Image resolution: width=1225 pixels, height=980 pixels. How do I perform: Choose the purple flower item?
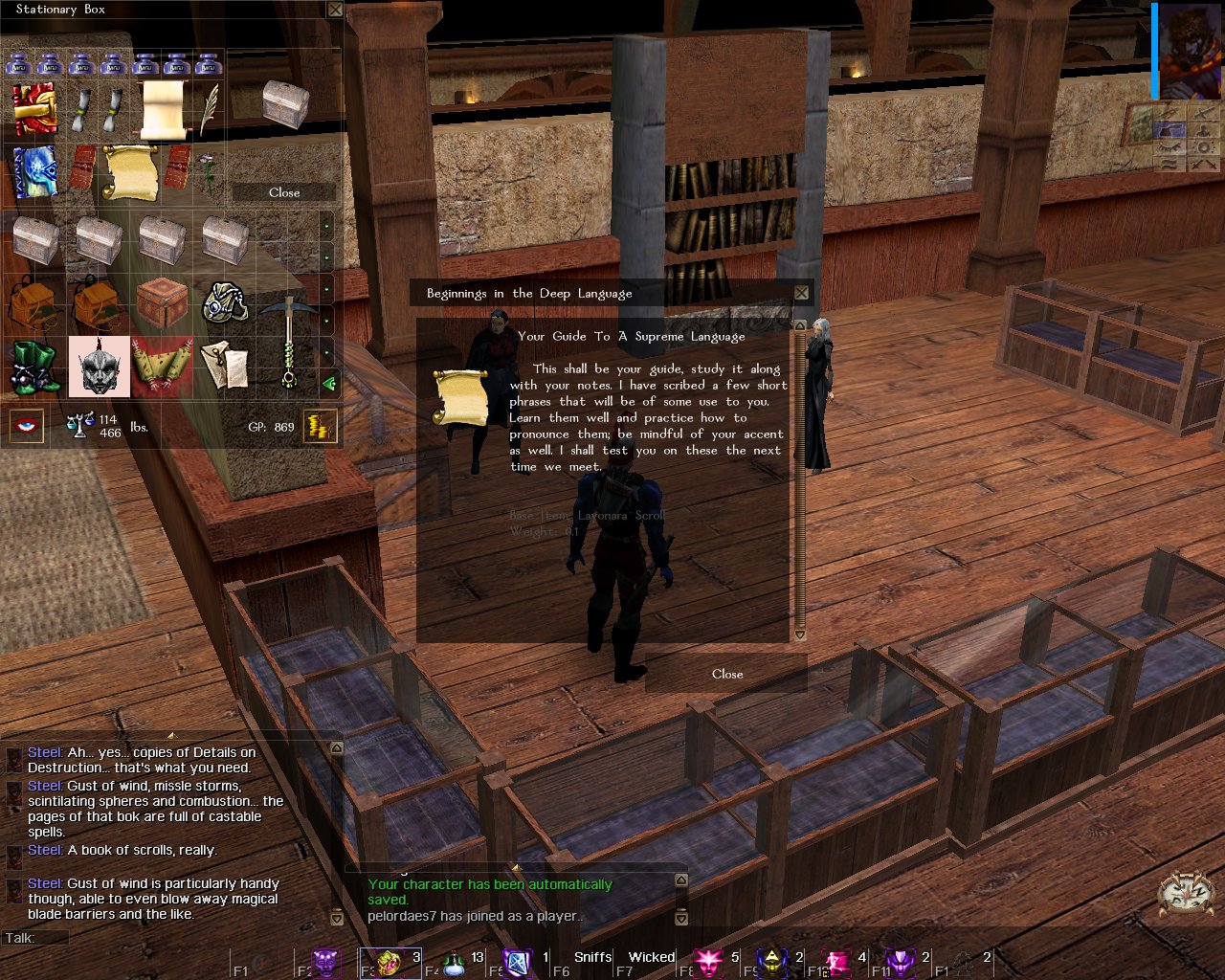pos(206,168)
